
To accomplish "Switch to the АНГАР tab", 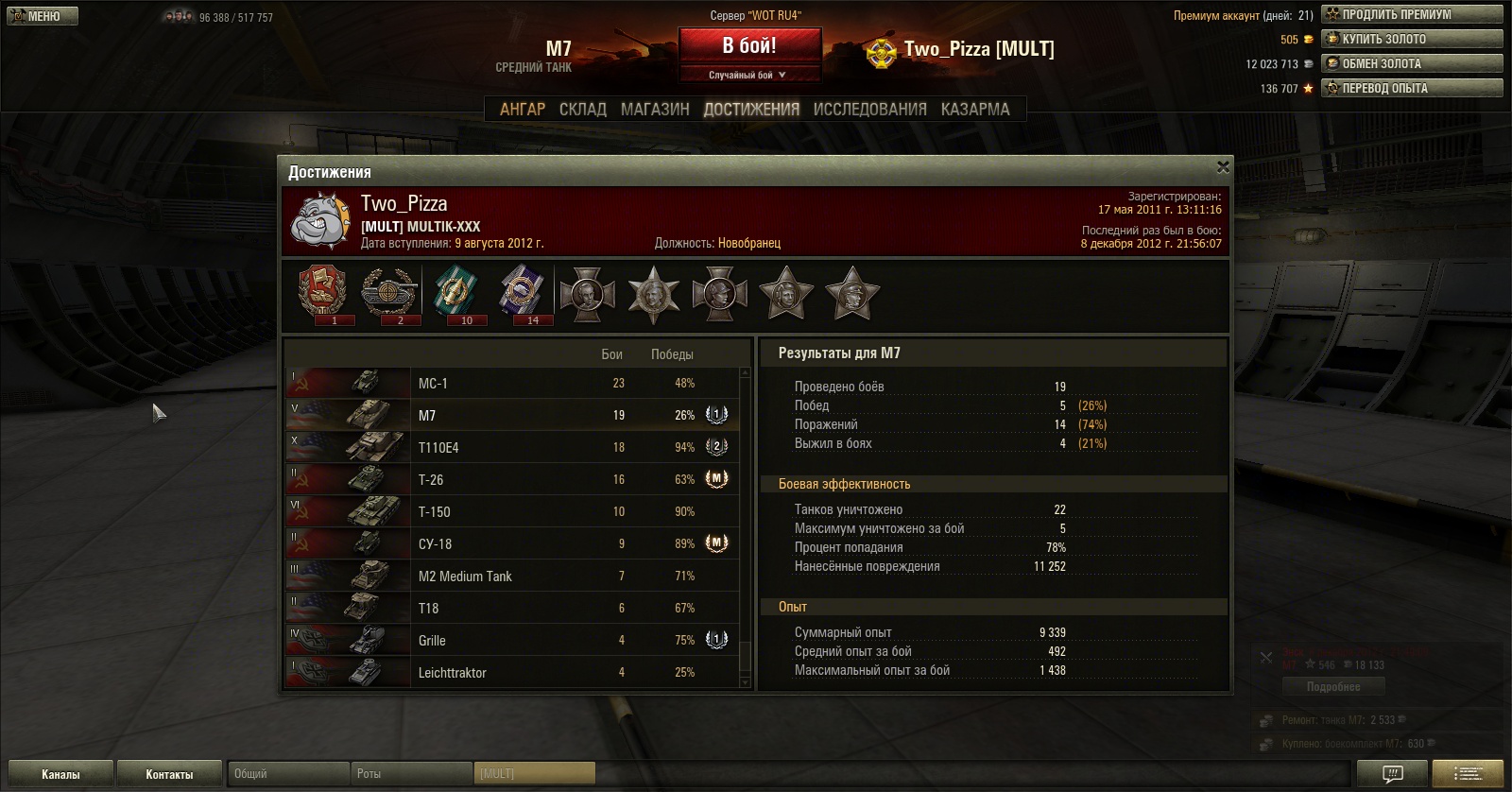I will point(522,110).
